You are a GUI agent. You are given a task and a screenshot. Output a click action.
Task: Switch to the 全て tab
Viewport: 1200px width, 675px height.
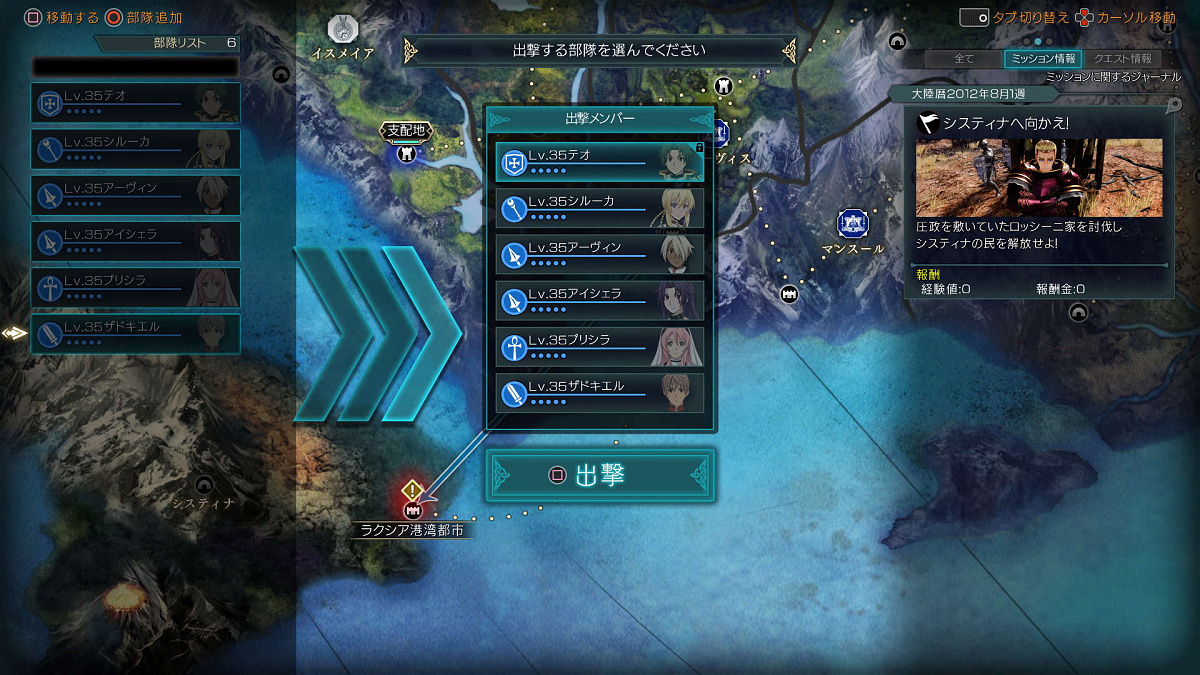click(x=964, y=59)
